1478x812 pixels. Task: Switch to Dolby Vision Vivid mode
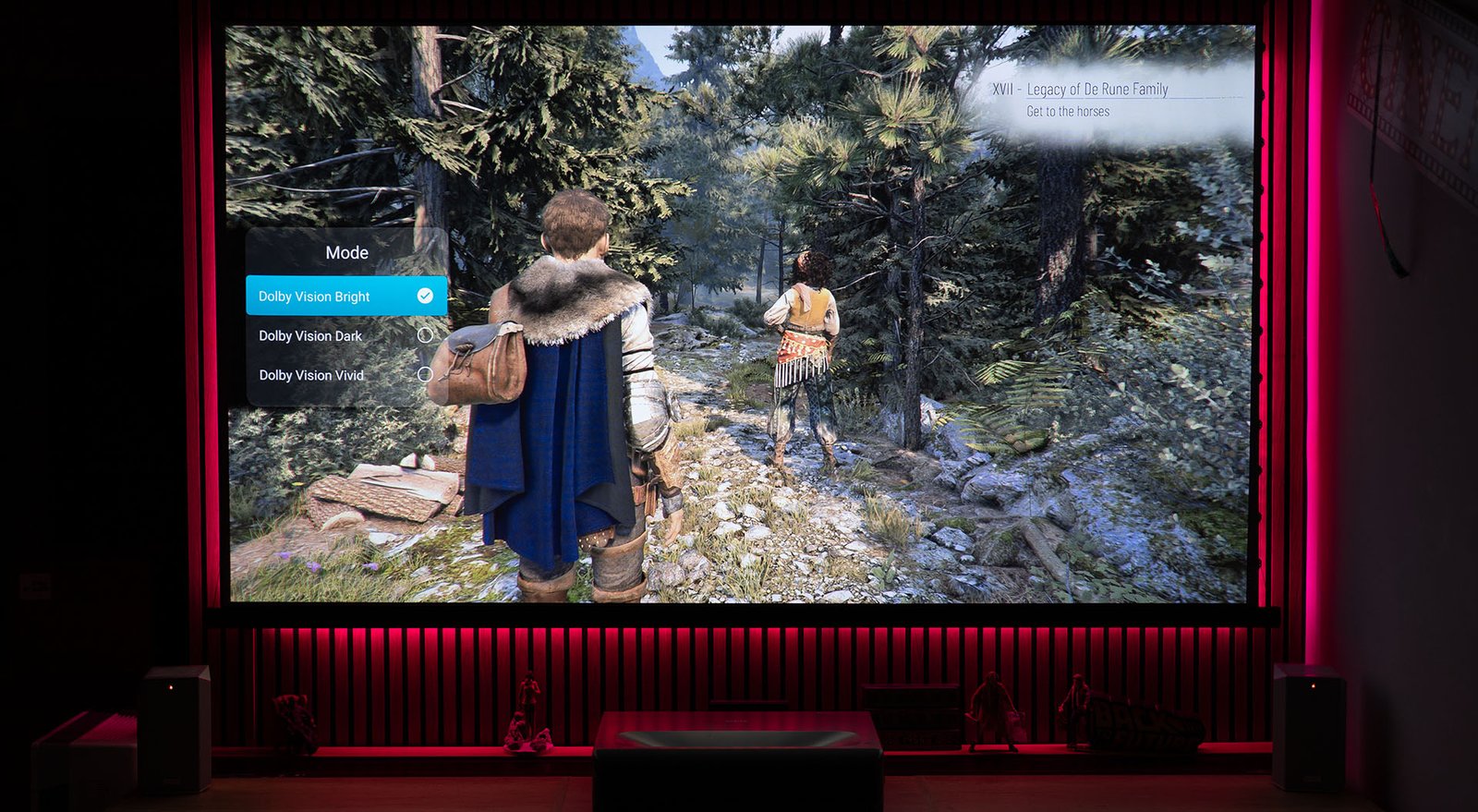tap(345, 375)
